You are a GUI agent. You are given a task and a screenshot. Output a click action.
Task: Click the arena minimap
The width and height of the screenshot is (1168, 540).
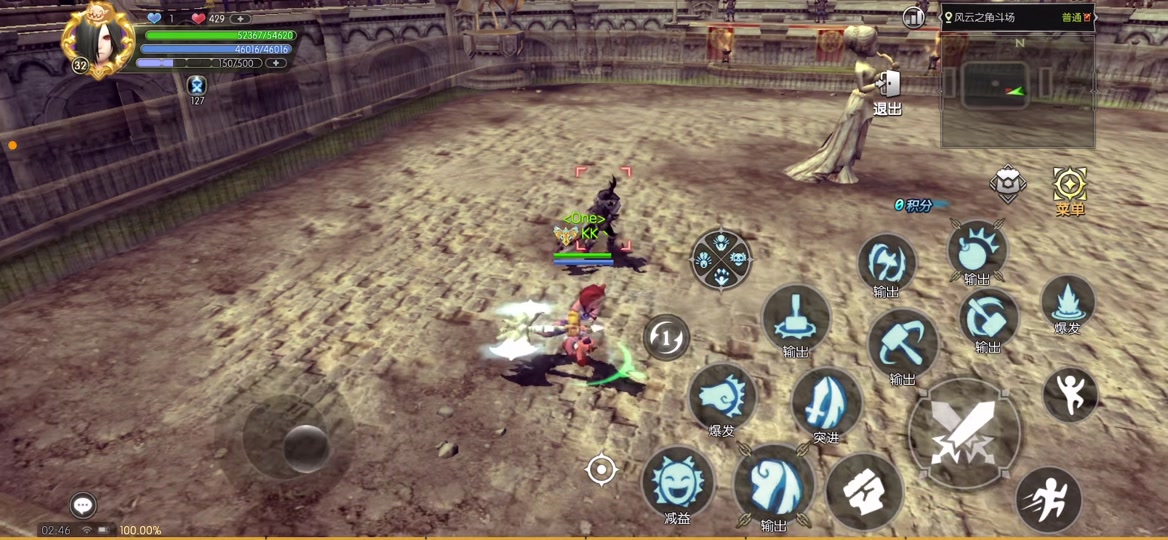click(x=1017, y=89)
